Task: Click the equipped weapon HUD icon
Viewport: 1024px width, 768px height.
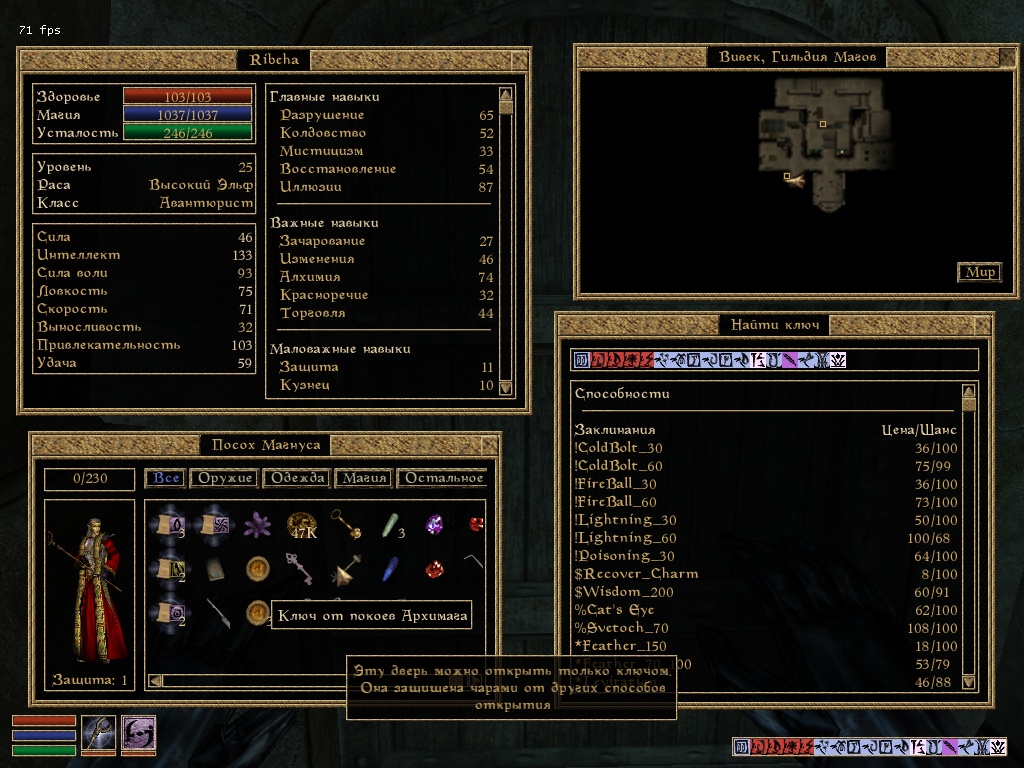Action: 98,734
